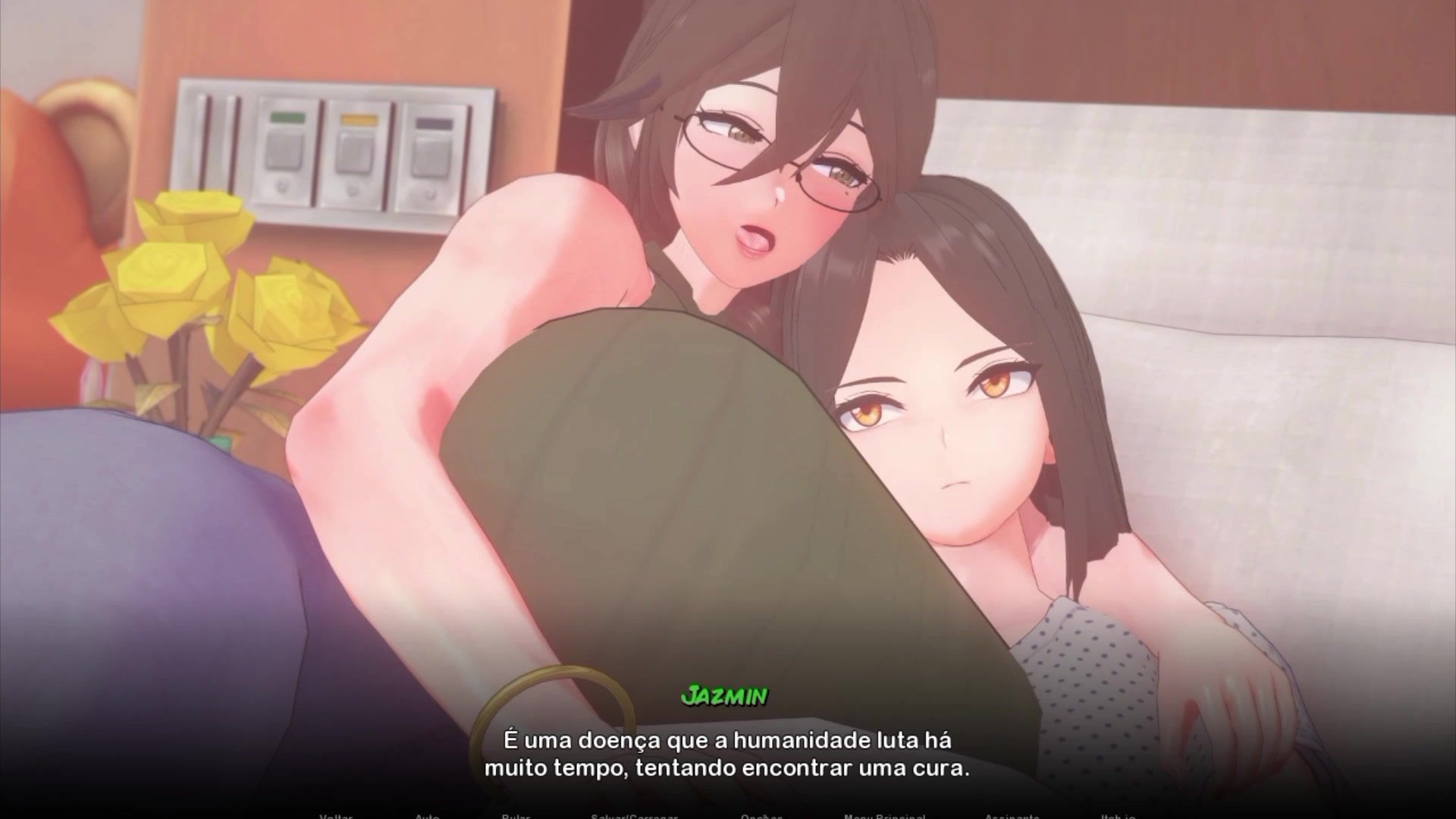Open the Salvar/Carregar menu
The width and height of the screenshot is (1456, 819).
coord(634,816)
